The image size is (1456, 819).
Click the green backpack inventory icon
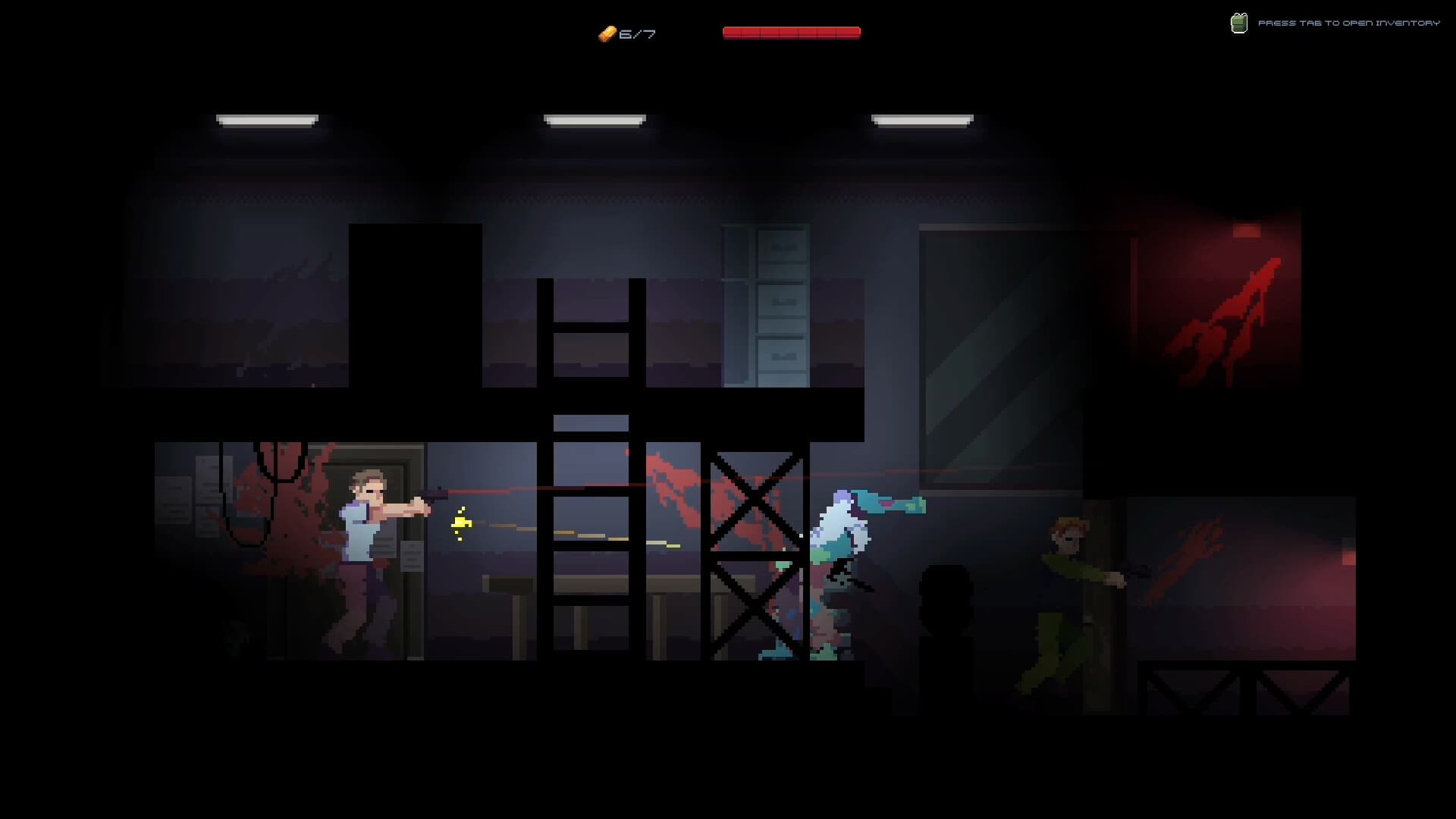(1240, 23)
